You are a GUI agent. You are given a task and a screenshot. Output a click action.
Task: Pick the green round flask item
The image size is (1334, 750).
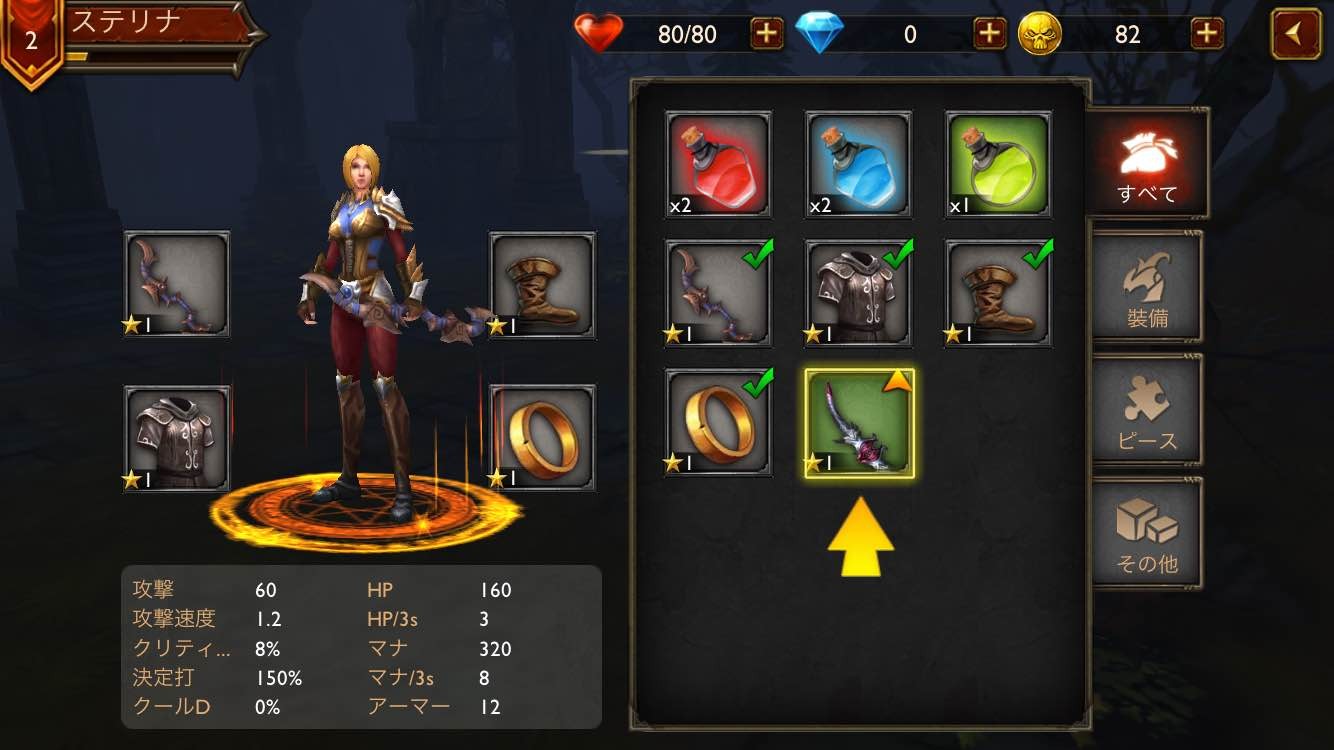click(998, 165)
